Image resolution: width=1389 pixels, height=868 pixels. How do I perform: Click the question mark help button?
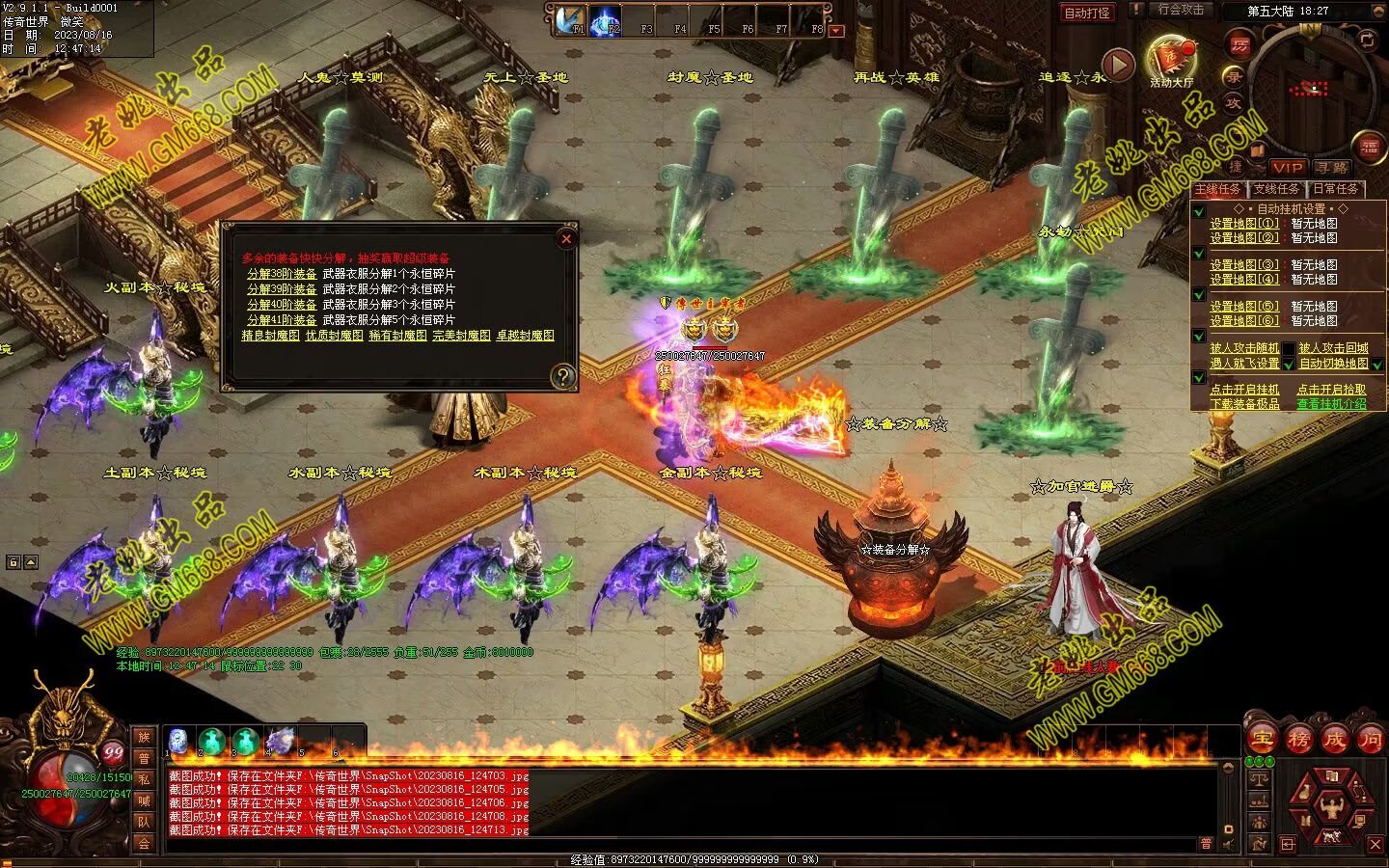(x=562, y=376)
